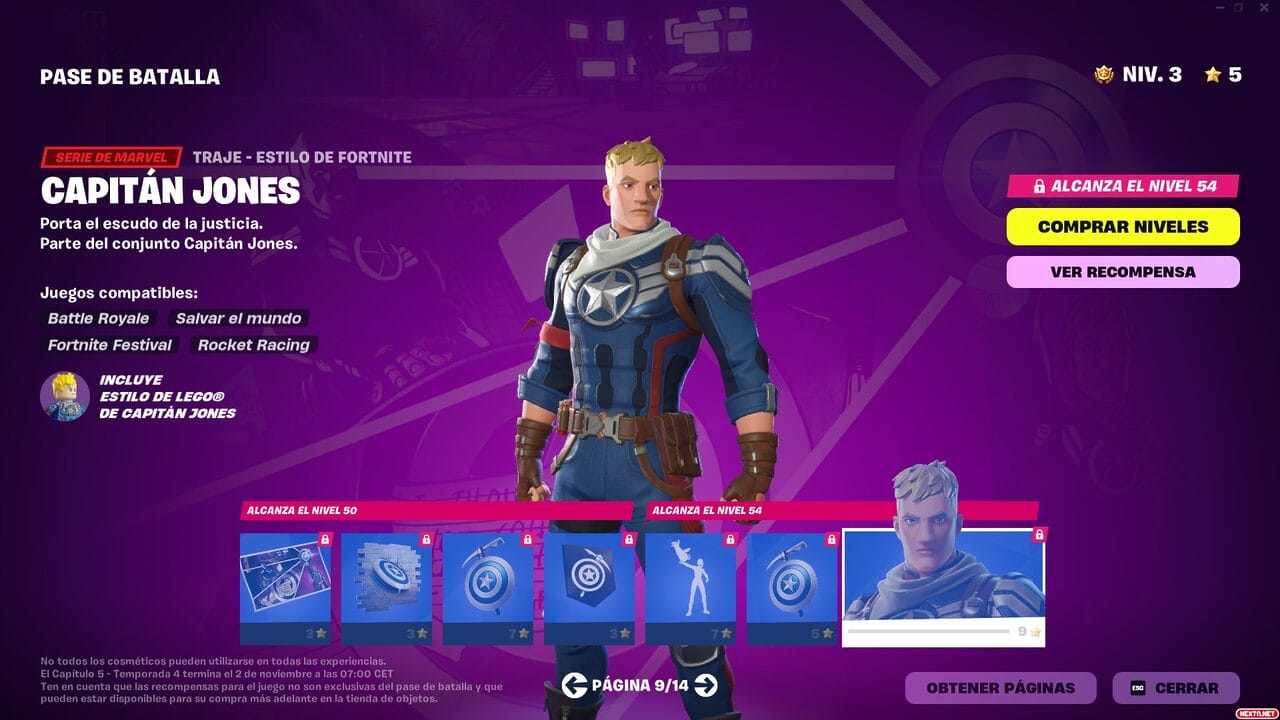Toggle the Battle Royale compatible game tag
Viewport: 1280px width, 720px height.
tap(96, 318)
